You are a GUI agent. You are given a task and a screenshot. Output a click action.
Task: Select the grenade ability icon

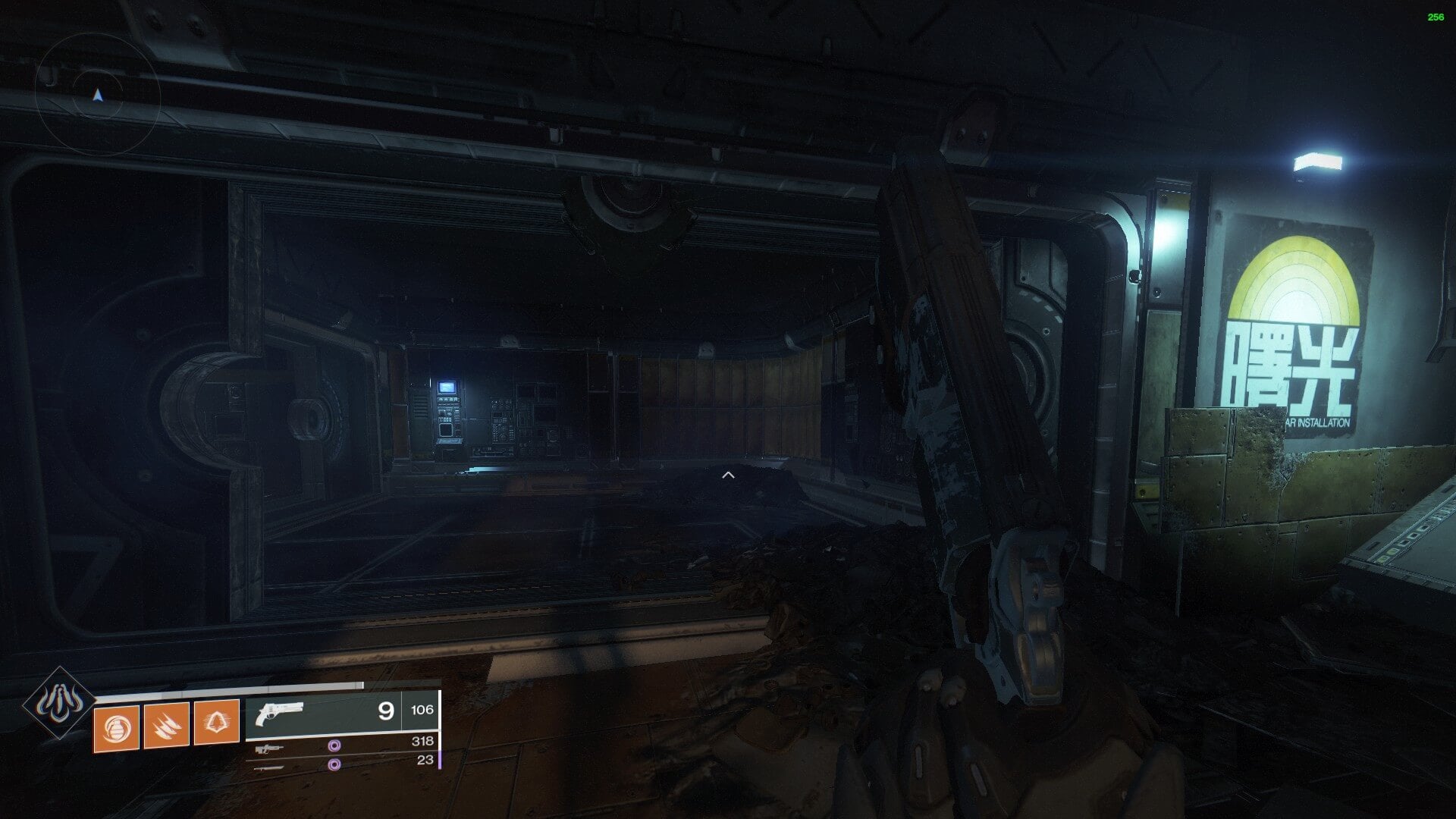point(116,729)
